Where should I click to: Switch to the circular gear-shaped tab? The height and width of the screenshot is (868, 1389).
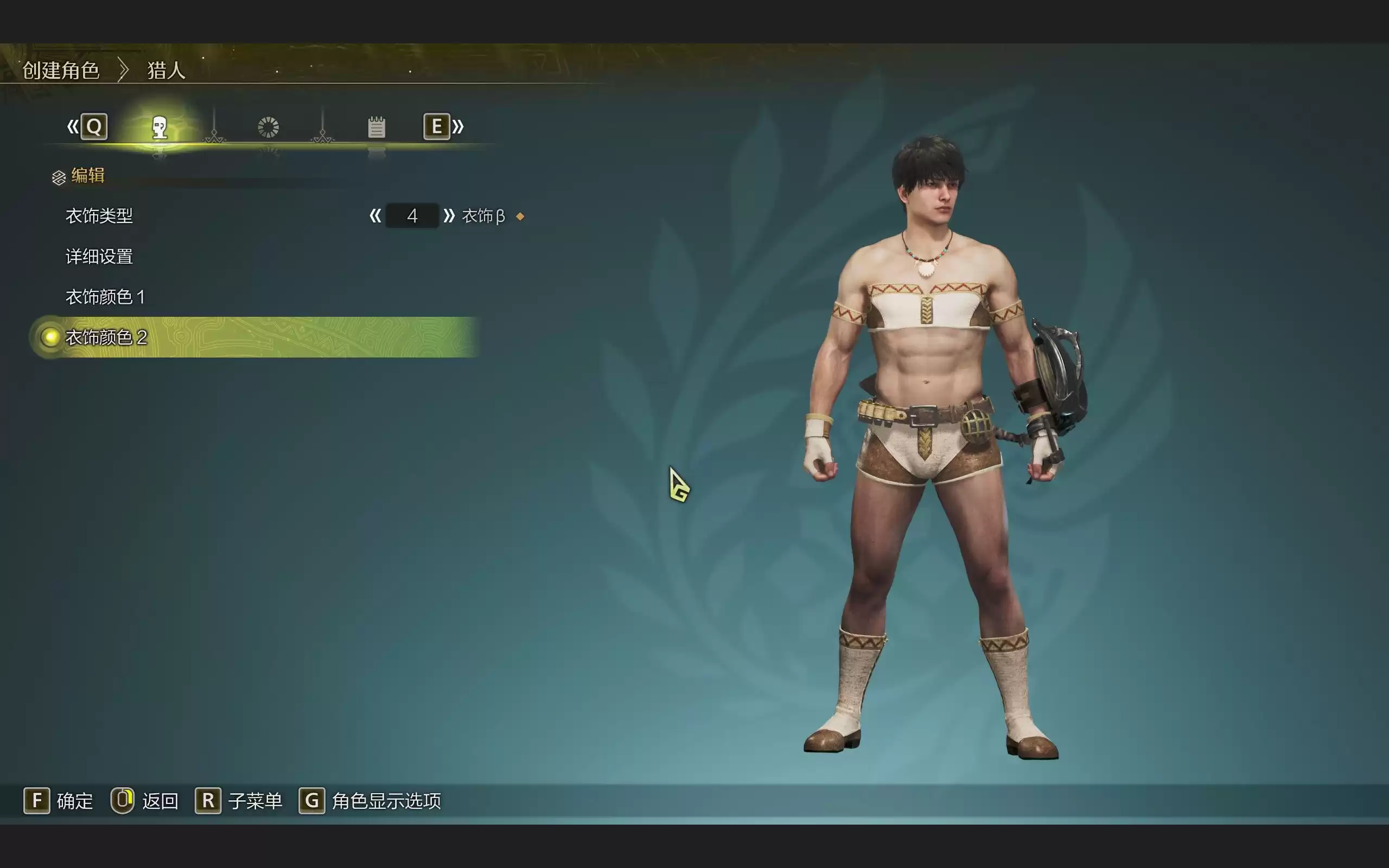tap(268, 127)
